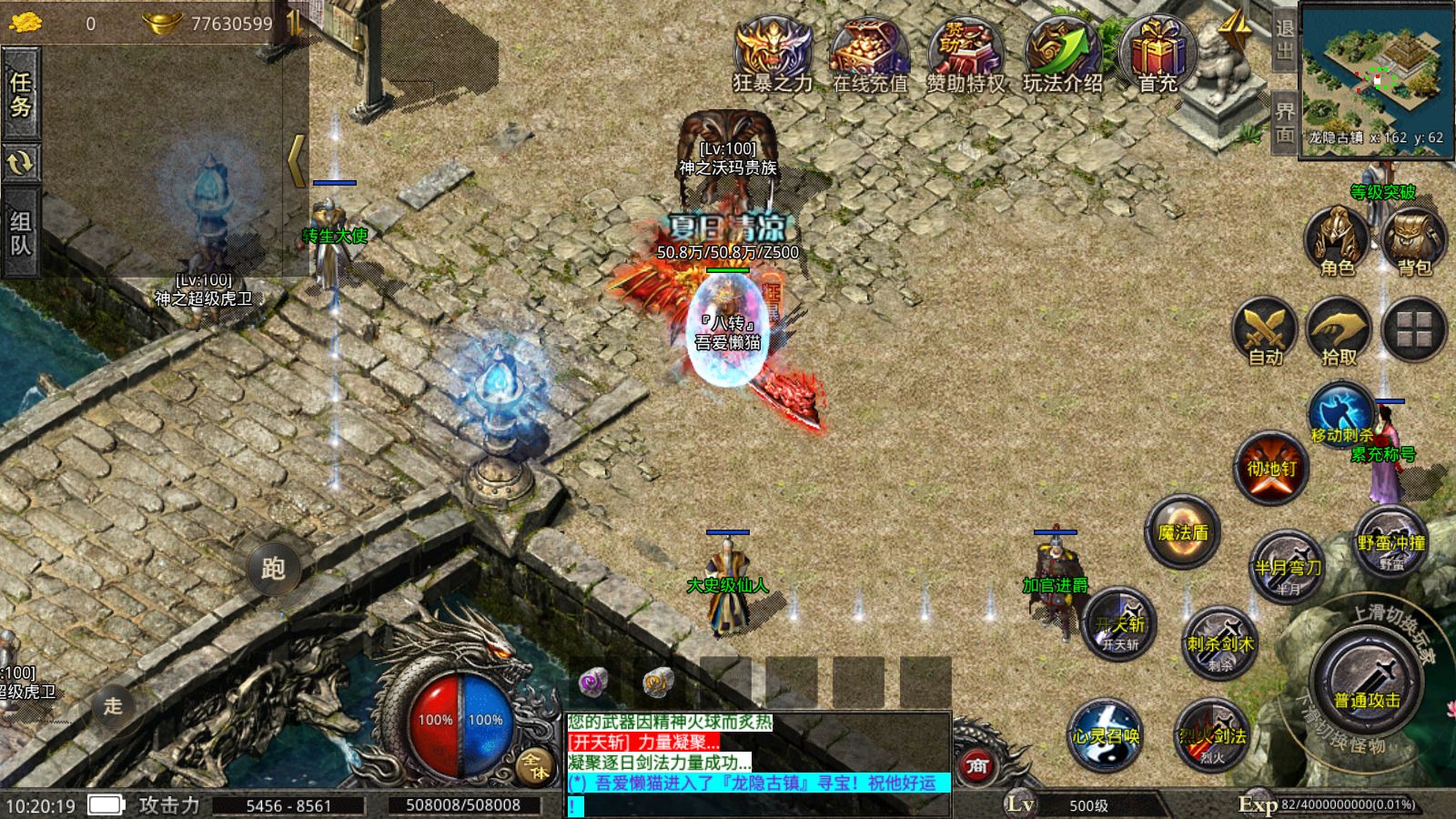Open the 龙隐古镇 minimap
This screenshot has width=1456, height=819.
click(1375, 77)
